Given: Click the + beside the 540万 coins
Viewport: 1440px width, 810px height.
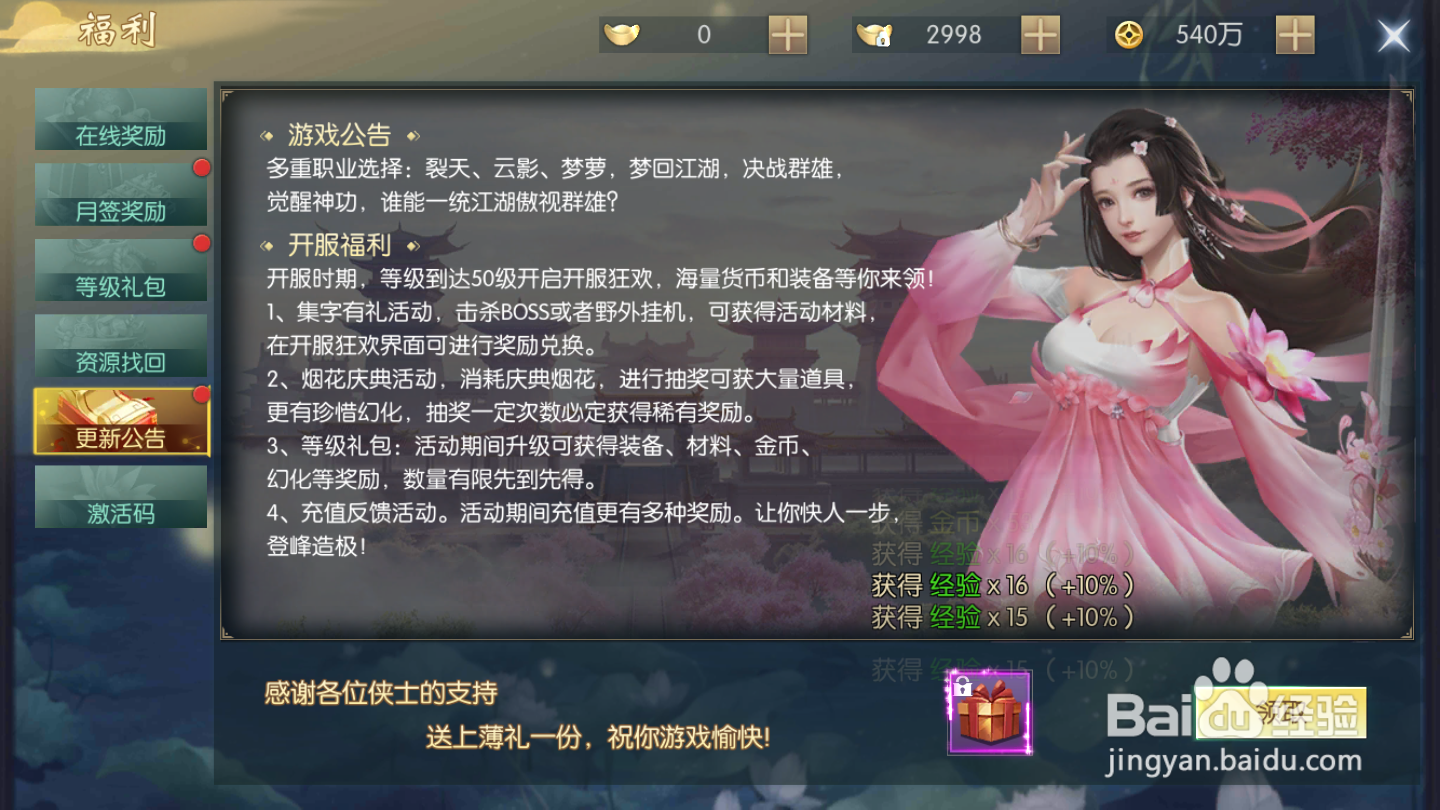Looking at the screenshot, I should click(1295, 34).
